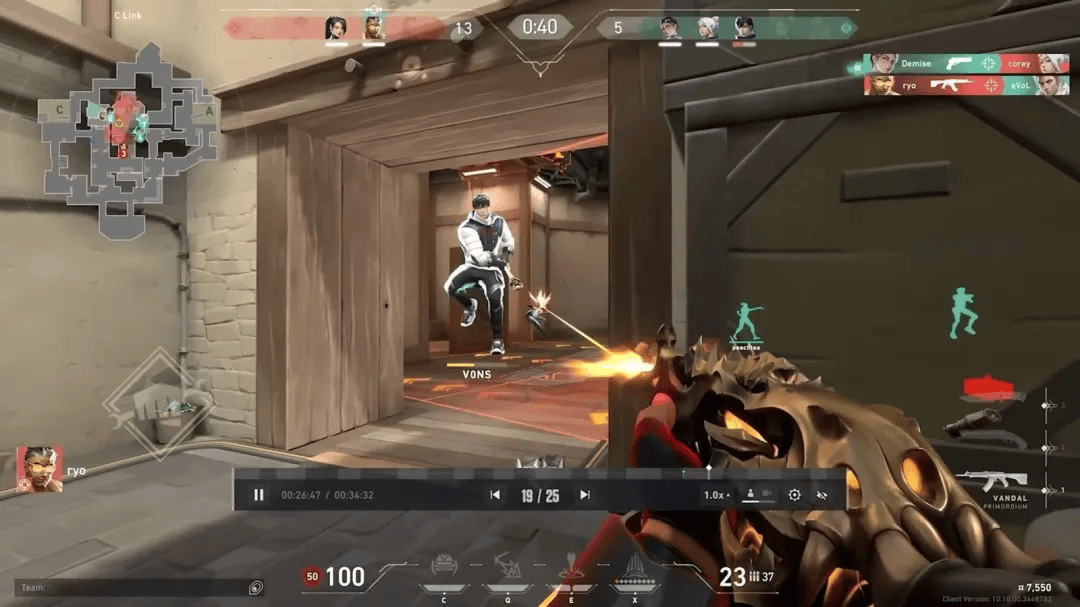Image resolution: width=1080 pixels, height=607 pixels.
Task: Toggle the player/free camera view mode
Action: pos(758,495)
